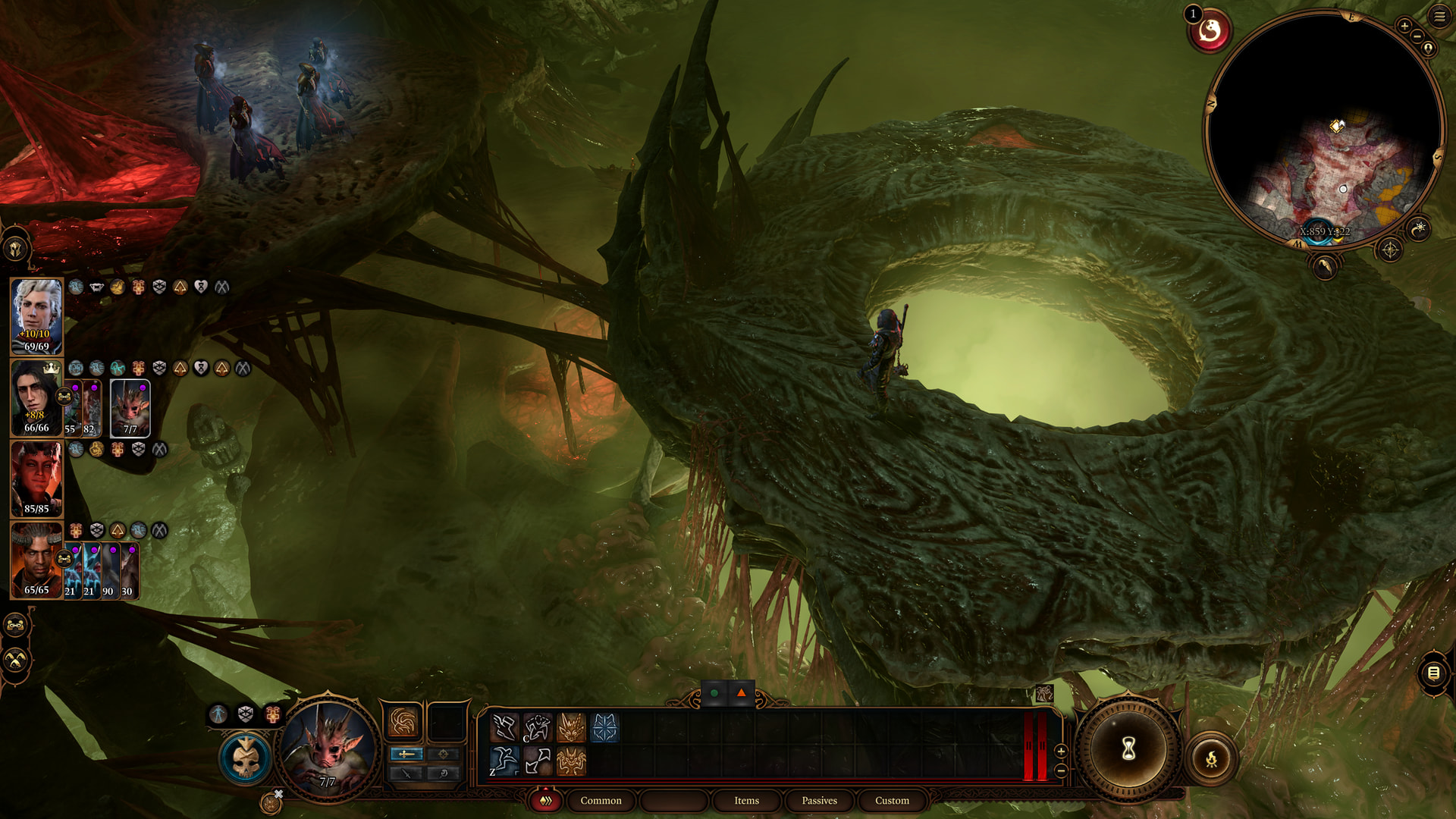Viewport: 1456px width, 819px height.
Task: Select the Custom hotbar tab
Action: [x=892, y=801]
